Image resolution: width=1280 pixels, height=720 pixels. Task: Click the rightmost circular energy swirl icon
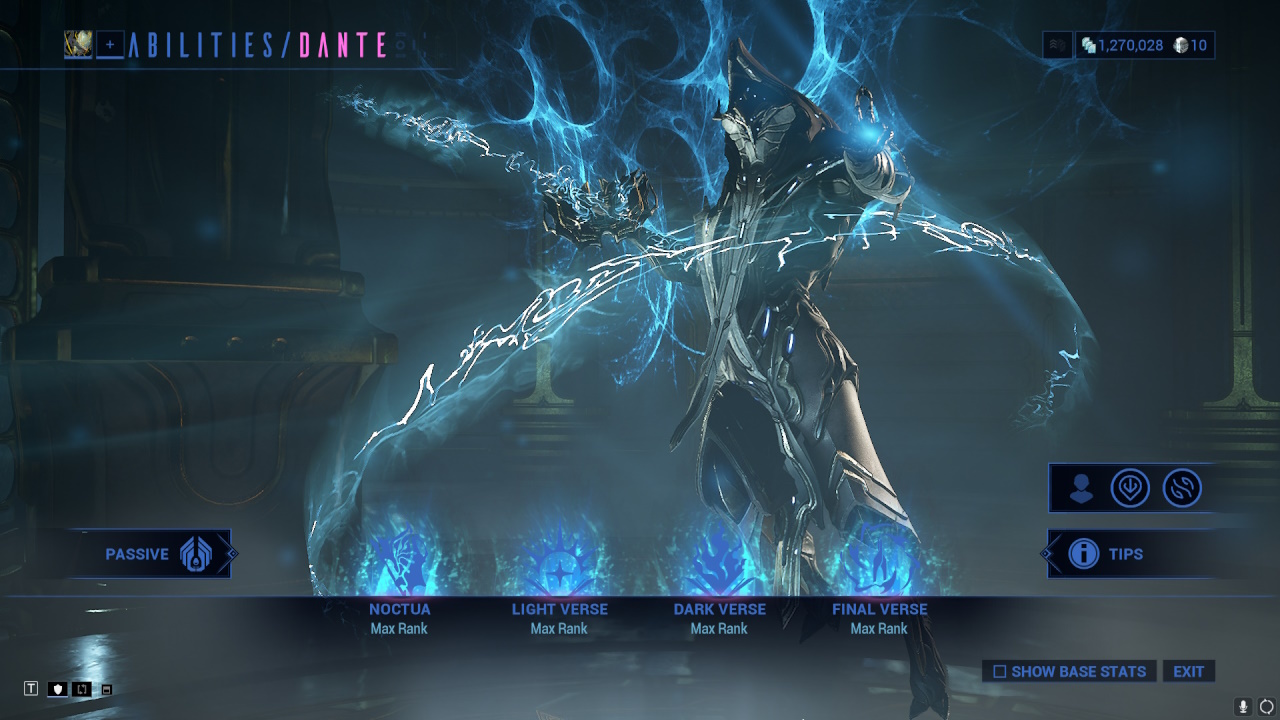[x=1181, y=489]
